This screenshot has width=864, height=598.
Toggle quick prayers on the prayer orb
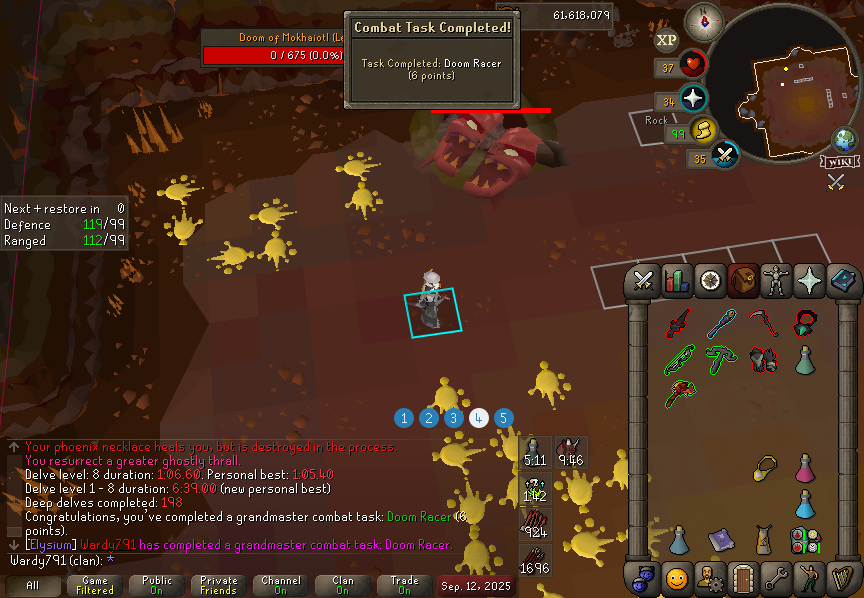click(x=692, y=100)
